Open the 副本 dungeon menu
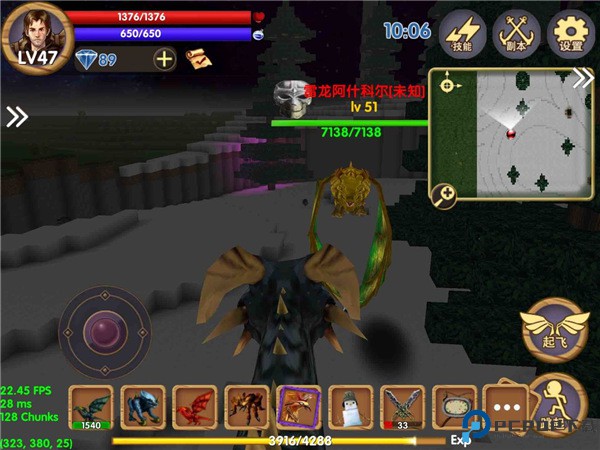The width and height of the screenshot is (600, 450). (x=518, y=31)
